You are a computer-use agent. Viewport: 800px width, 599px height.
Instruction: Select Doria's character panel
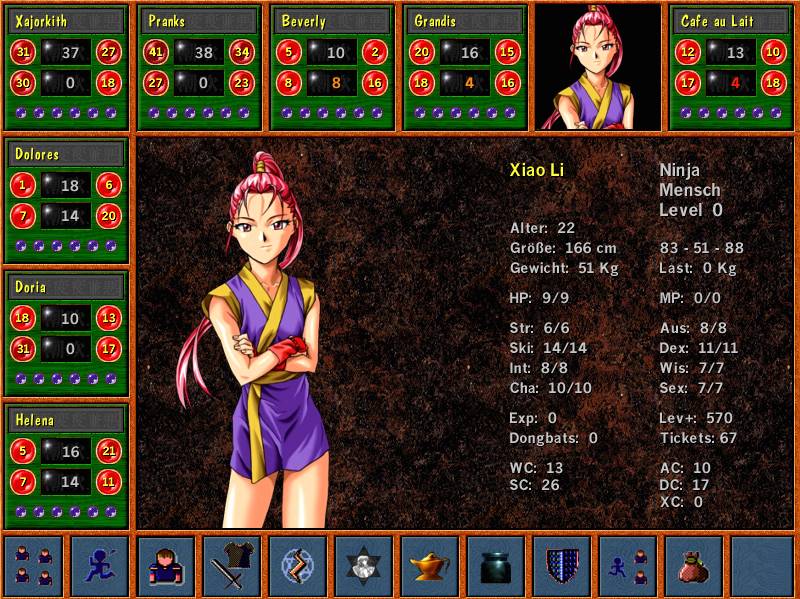click(67, 333)
